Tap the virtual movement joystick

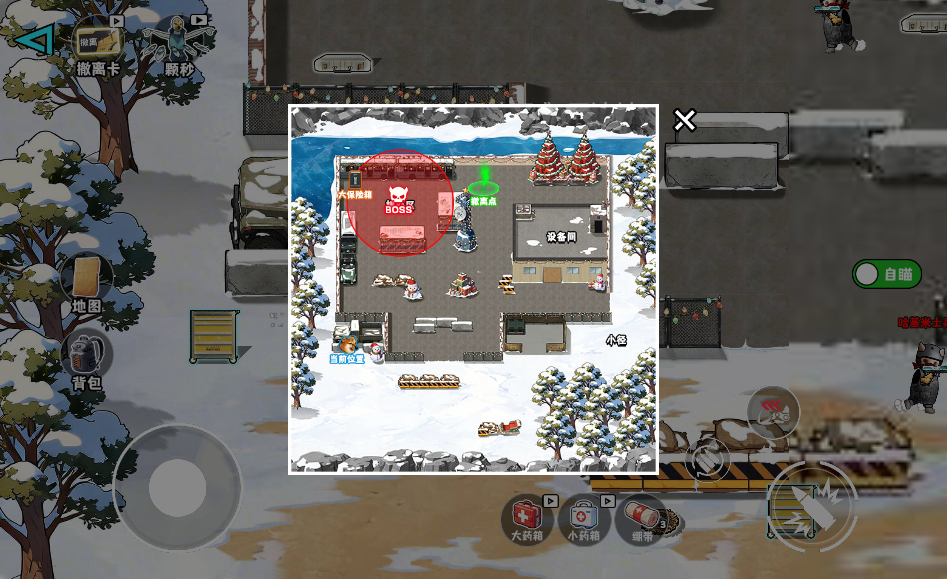coord(177,488)
